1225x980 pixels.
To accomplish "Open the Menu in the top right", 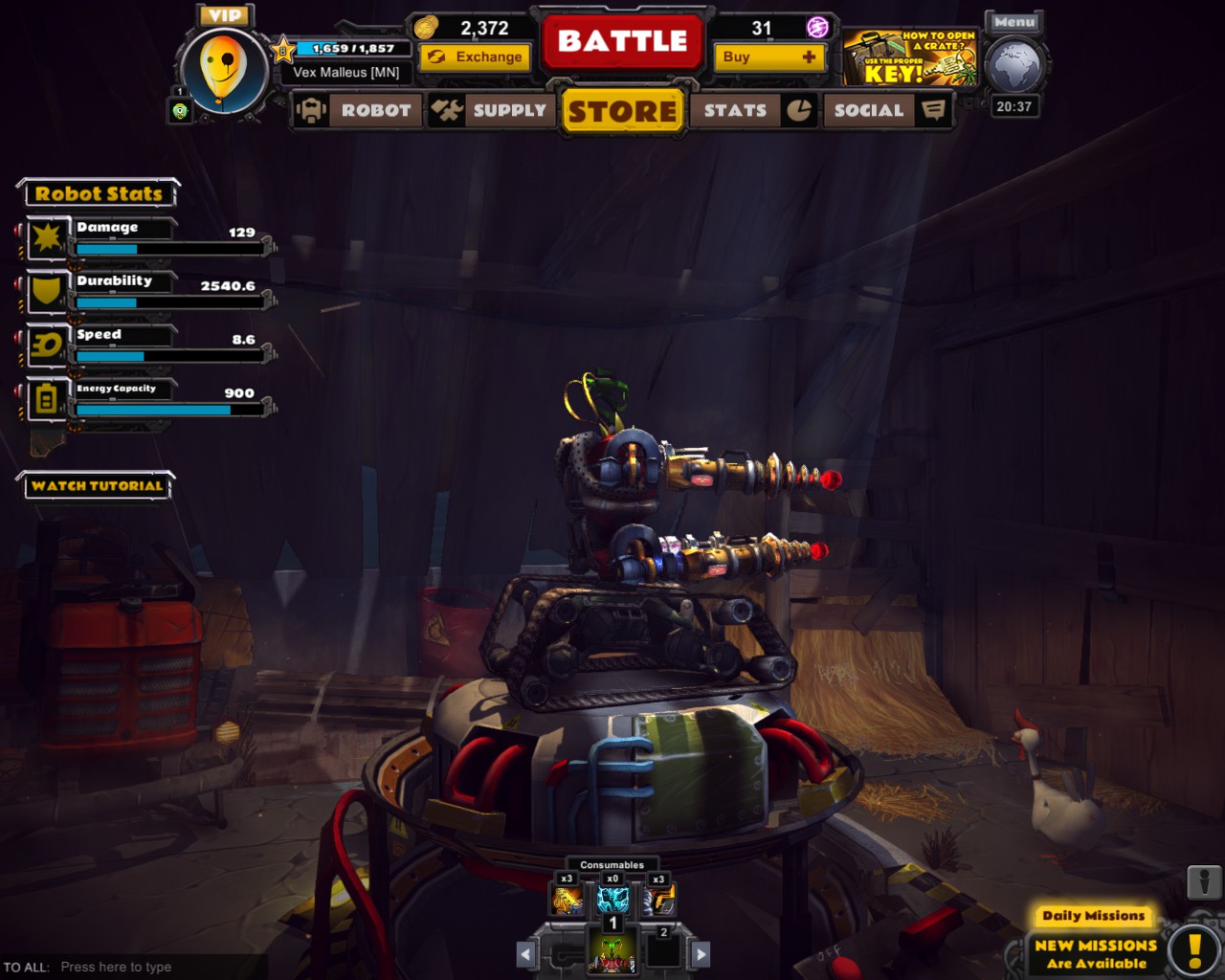I will [x=1013, y=22].
